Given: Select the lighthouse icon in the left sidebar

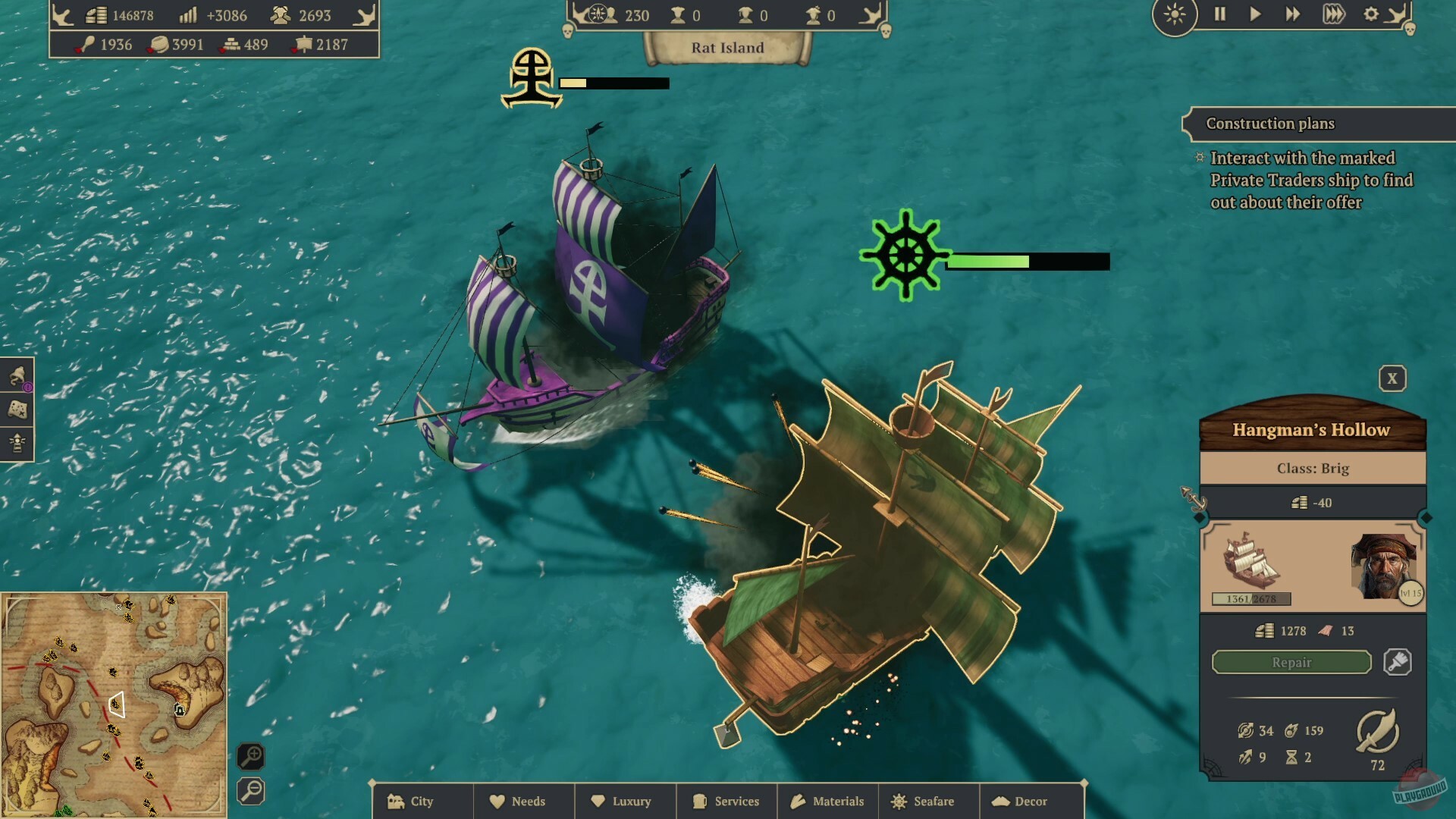Looking at the screenshot, I should click(17, 441).
